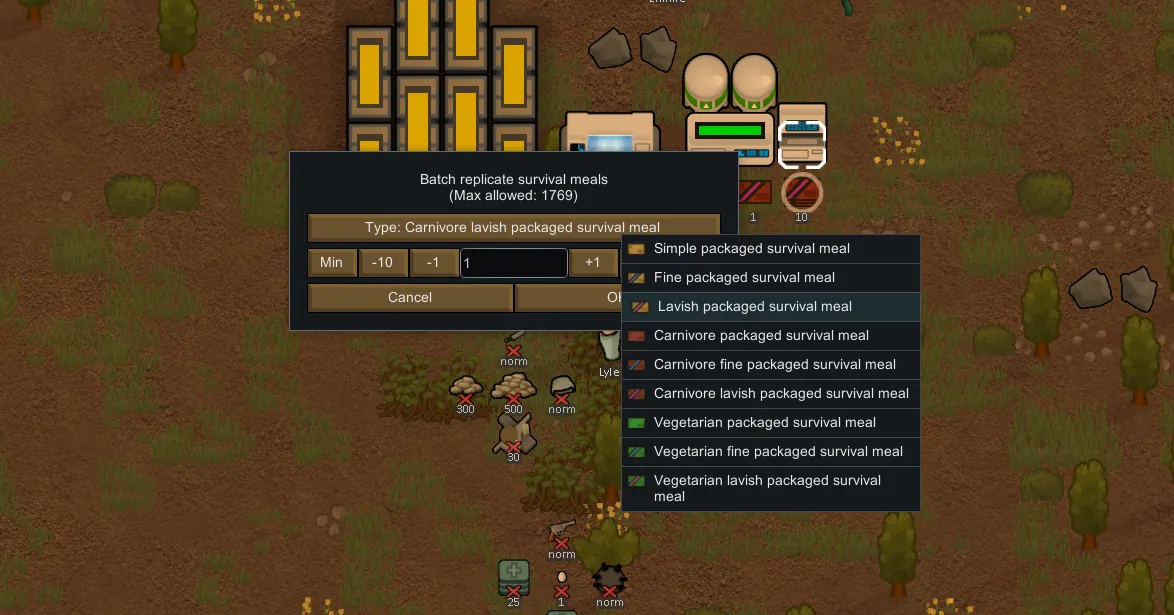
Task: Increase quantity with the +1 button
Action: point(593,263)
